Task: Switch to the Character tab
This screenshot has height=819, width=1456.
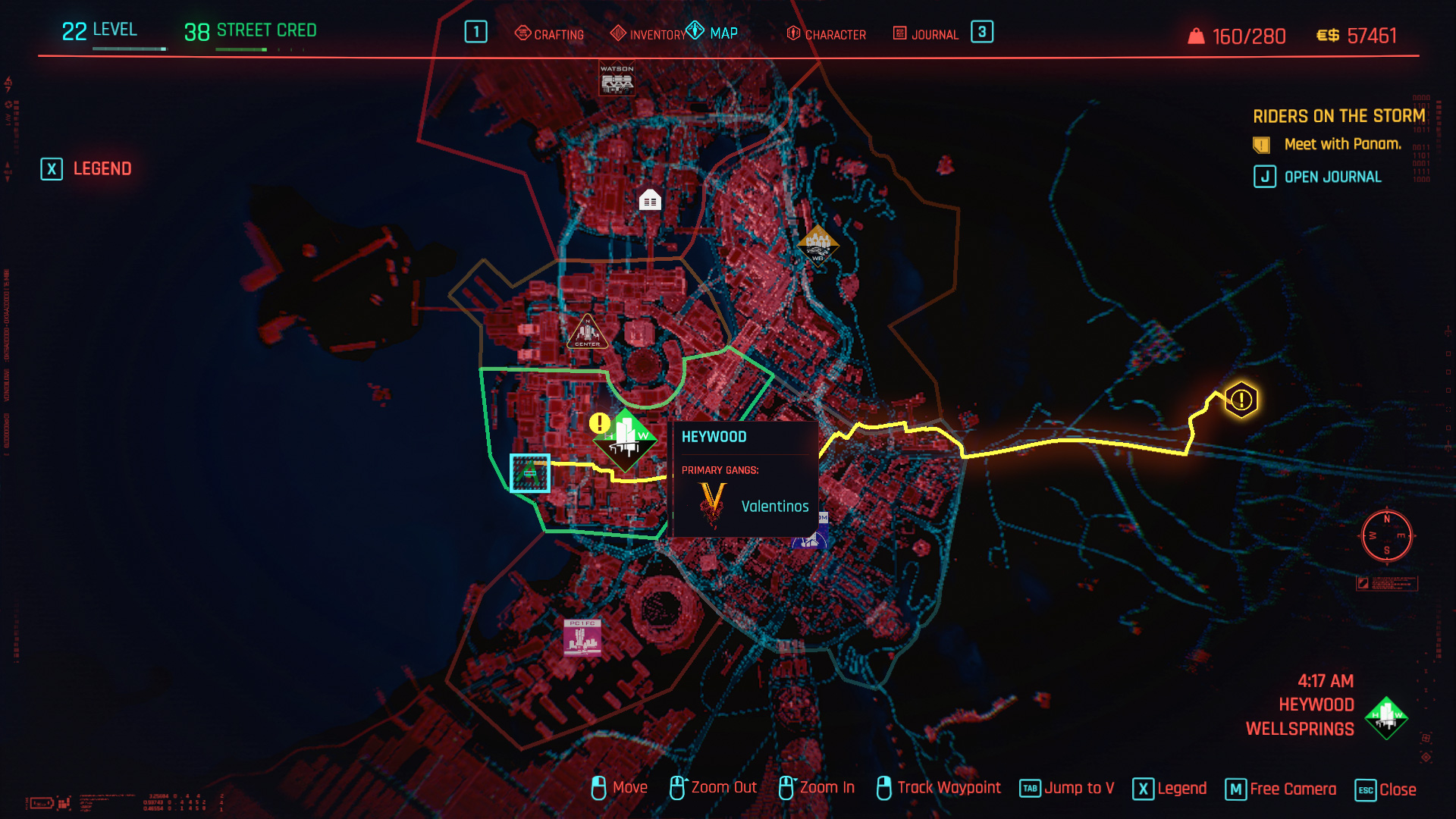Action: pyautogui.click(x=827, y=33)
